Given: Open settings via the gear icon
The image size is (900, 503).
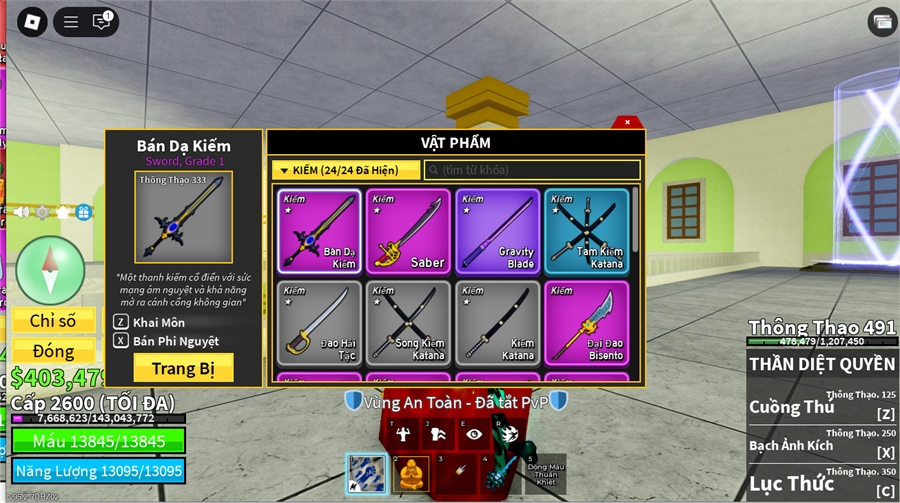Looking at the screenshot, I should point(42,212).
